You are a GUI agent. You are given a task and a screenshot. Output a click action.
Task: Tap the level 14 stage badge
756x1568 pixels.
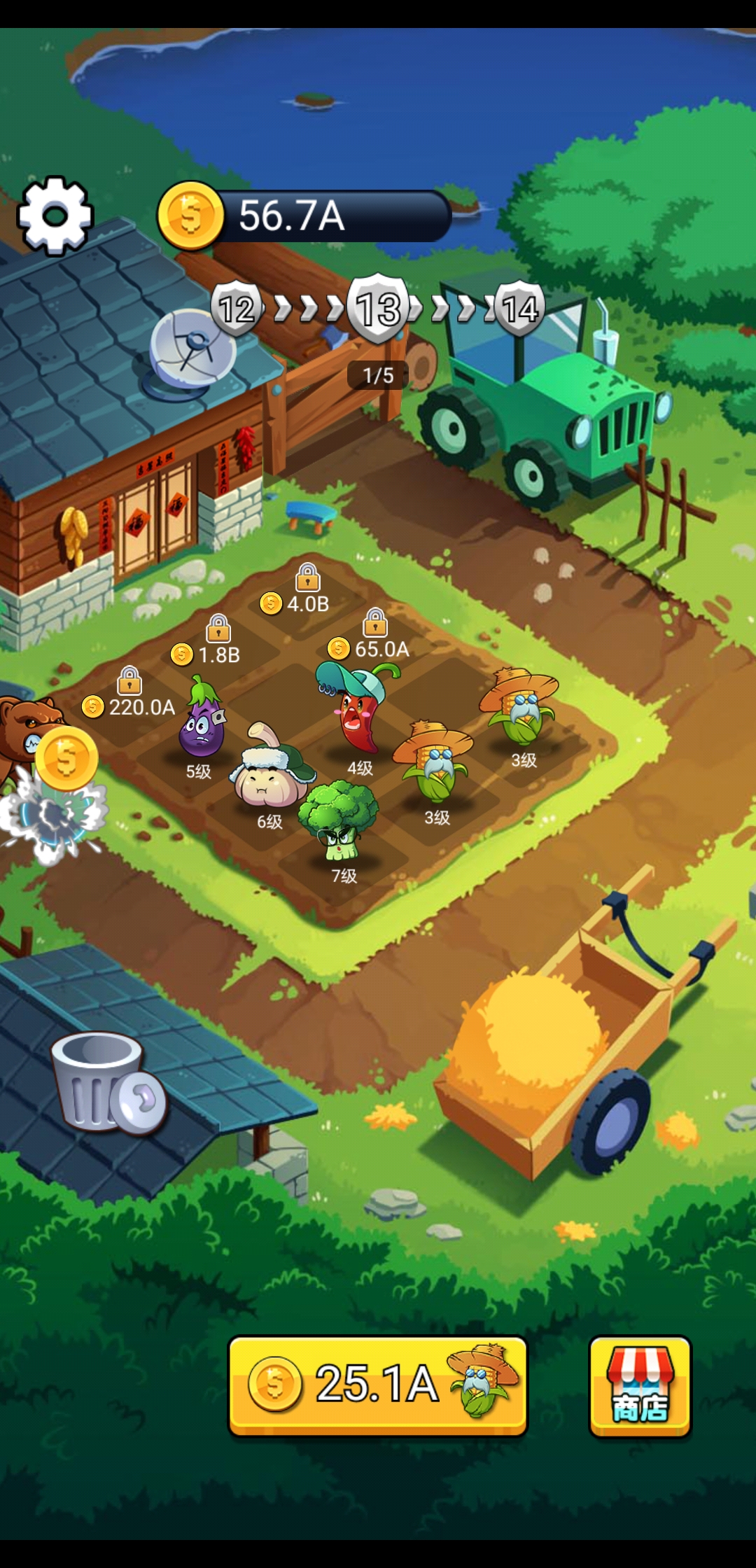click(519, 308)
